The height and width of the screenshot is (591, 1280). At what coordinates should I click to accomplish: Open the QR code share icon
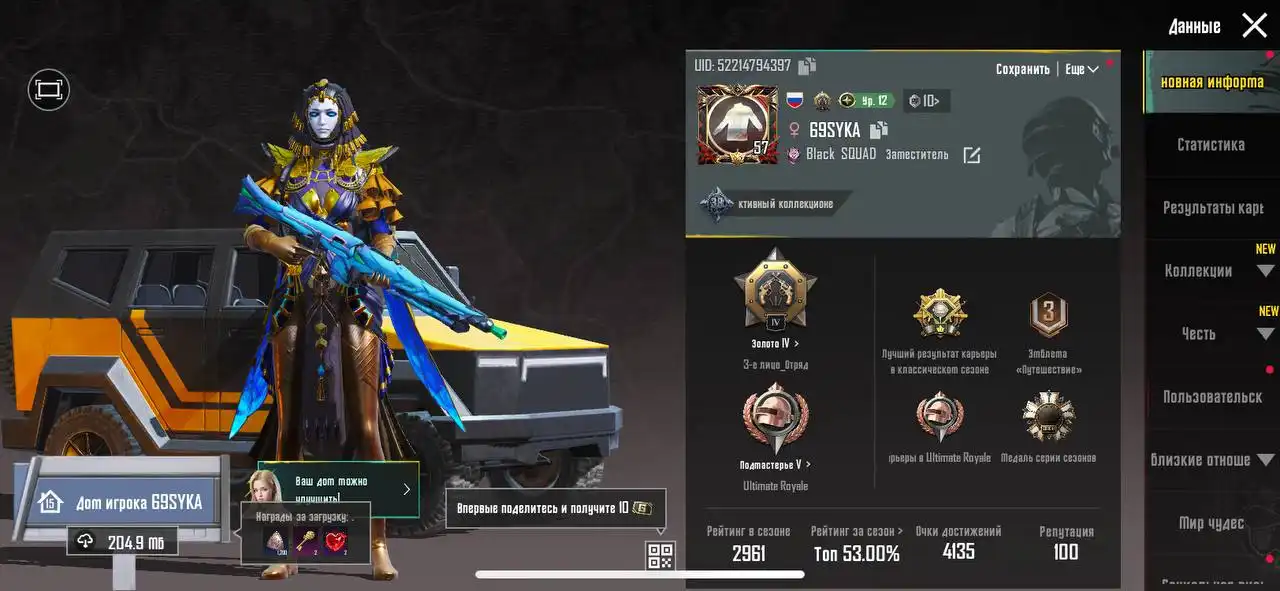pos(660,556)
